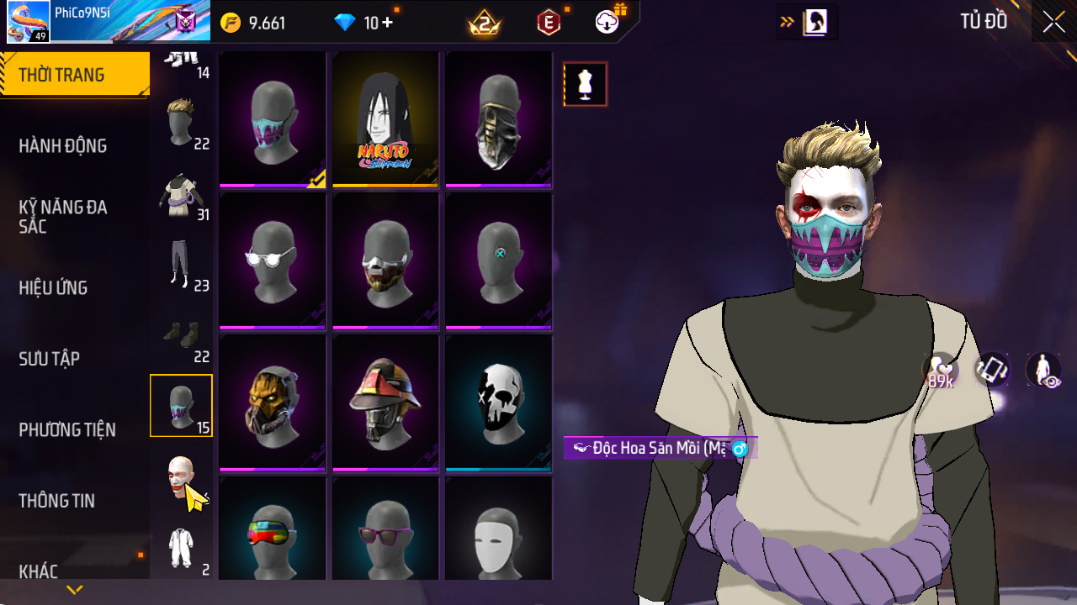Click the mannequin outfit preview button
1077x605 pixels.
(x=585, y=85)
